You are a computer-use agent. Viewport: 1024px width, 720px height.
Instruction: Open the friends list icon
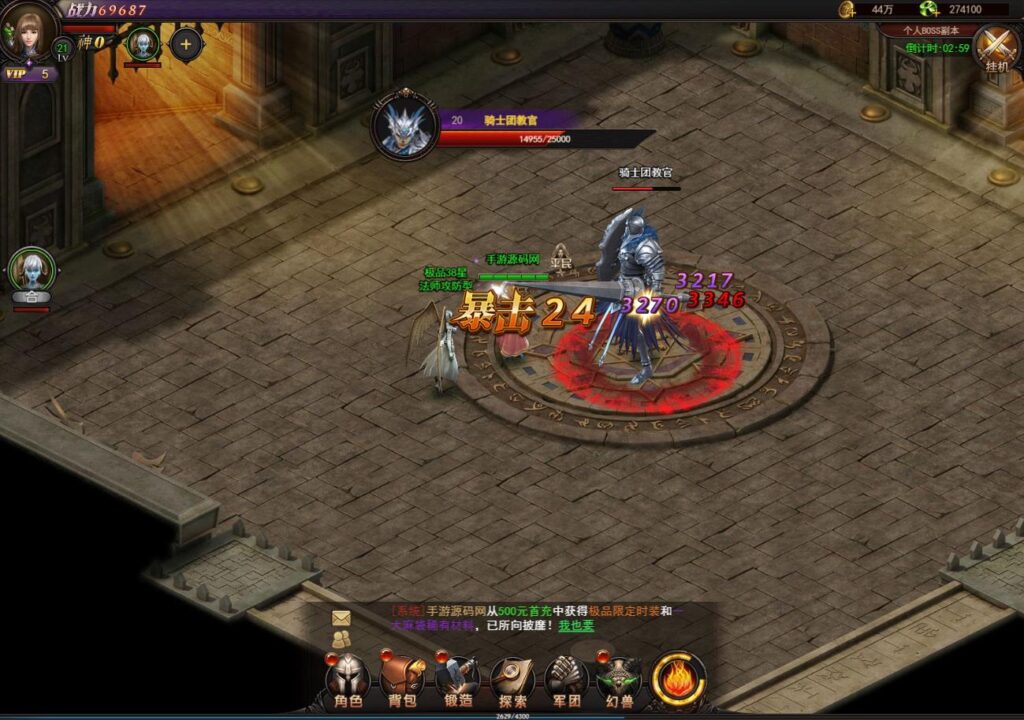tap(342, 638)
